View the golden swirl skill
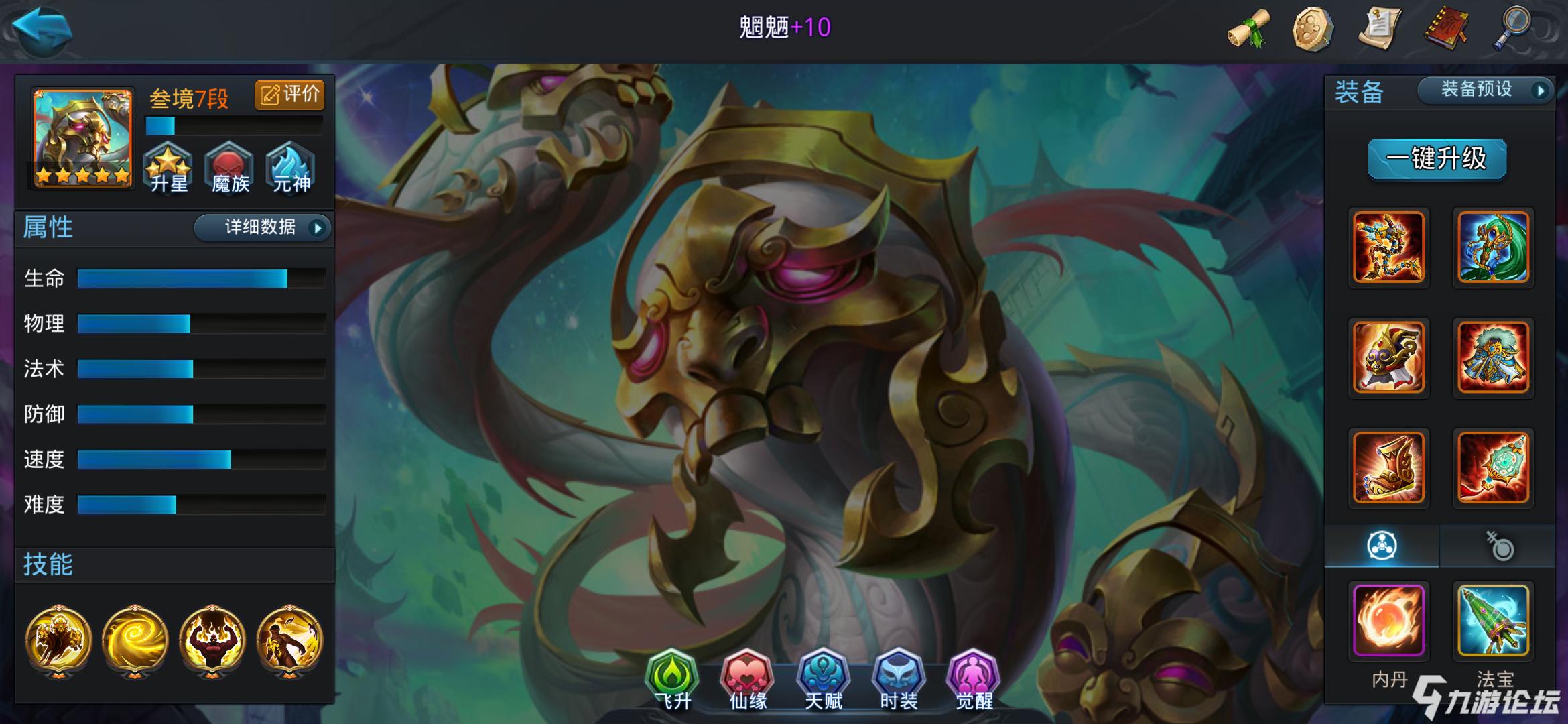Viewport: 1568px width, 724px height. (135, 640)
